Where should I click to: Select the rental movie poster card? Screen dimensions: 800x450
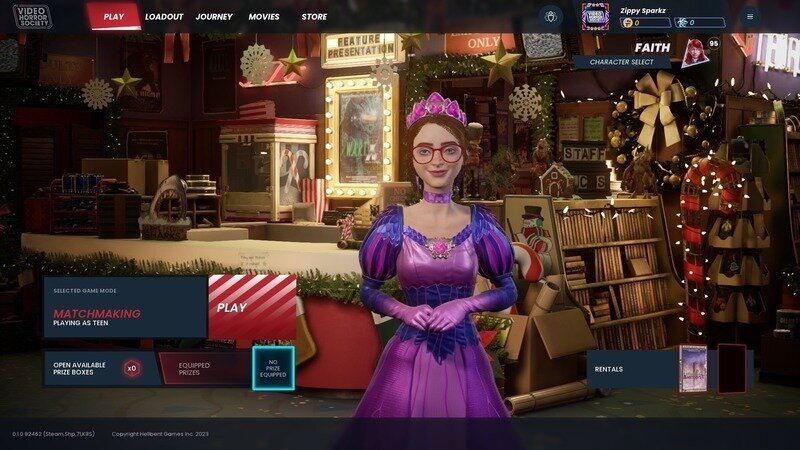click(693, 368)
